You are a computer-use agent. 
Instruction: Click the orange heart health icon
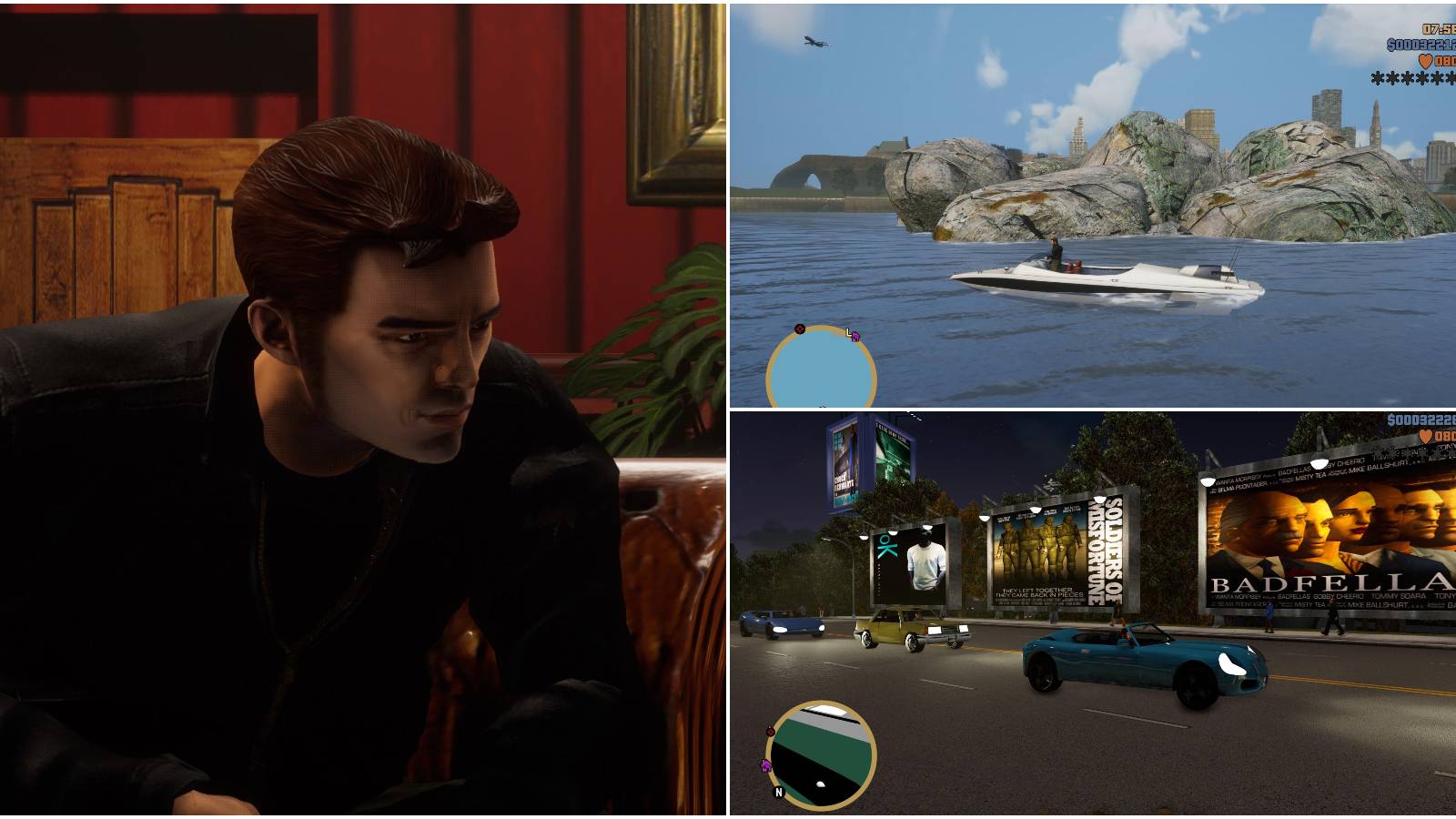point(1426,61)
